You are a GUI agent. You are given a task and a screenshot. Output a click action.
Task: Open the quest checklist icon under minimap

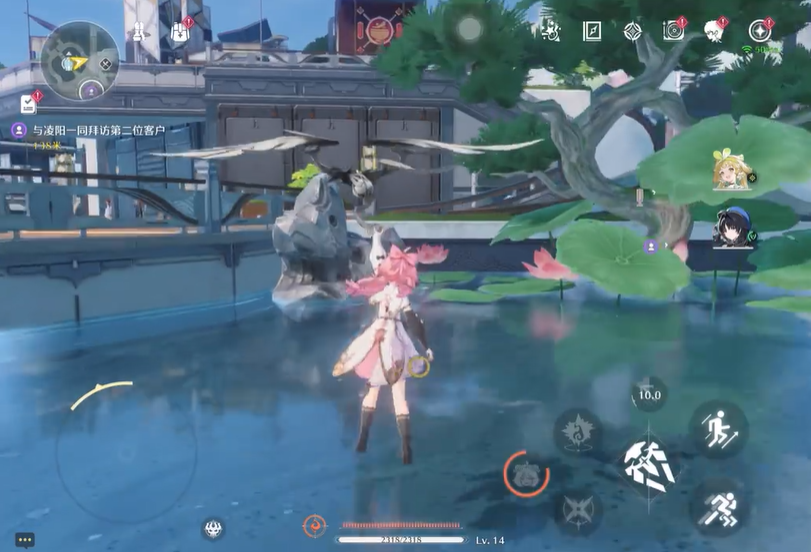click(28, 103)
